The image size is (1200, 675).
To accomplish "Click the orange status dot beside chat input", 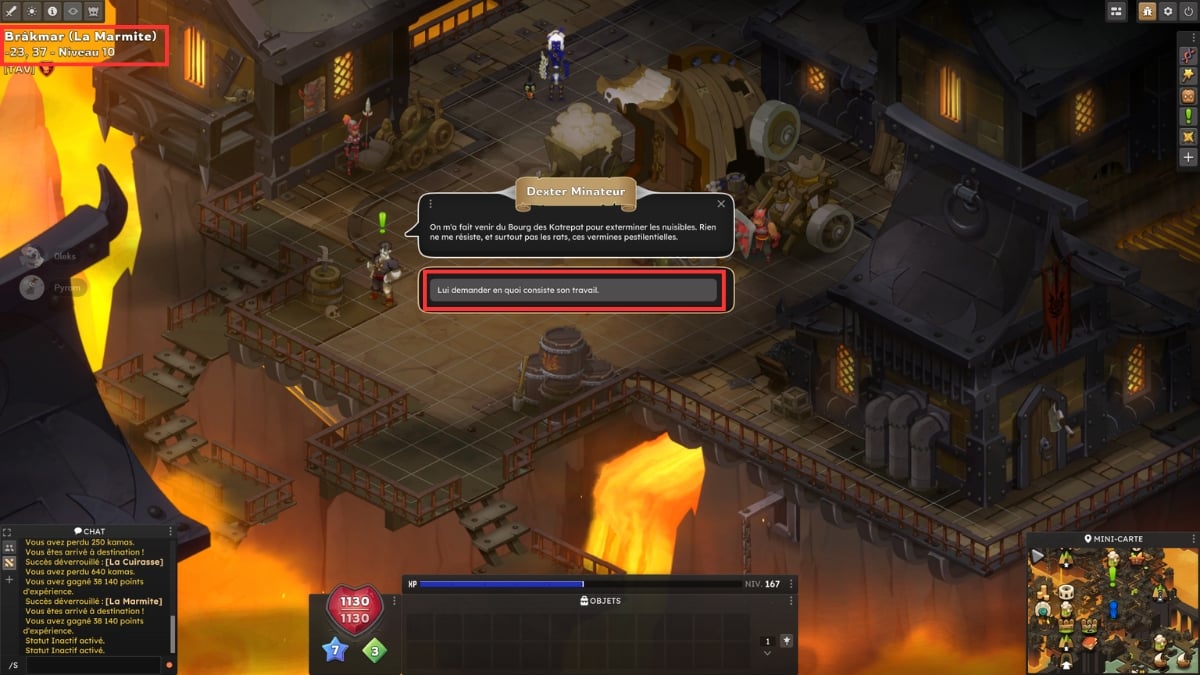I will coord(168,665).
